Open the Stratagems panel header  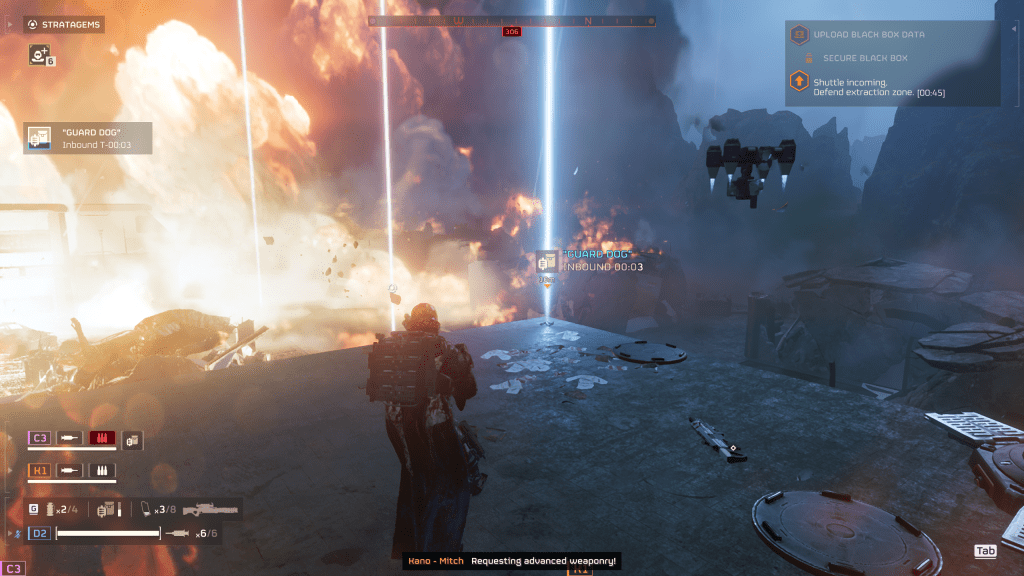(64, 24)
